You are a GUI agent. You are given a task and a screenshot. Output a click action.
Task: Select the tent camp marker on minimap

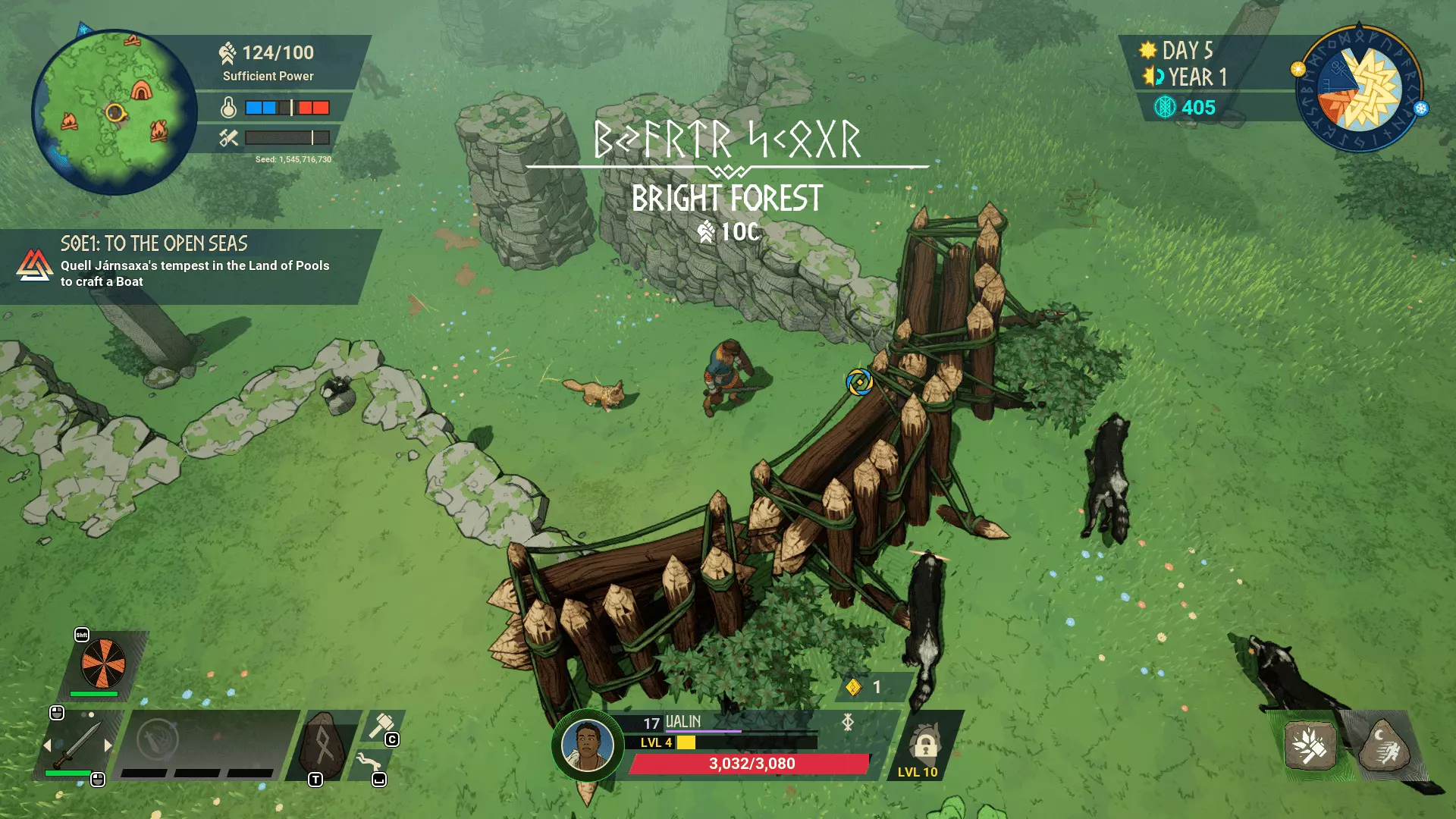pos(141,91)
